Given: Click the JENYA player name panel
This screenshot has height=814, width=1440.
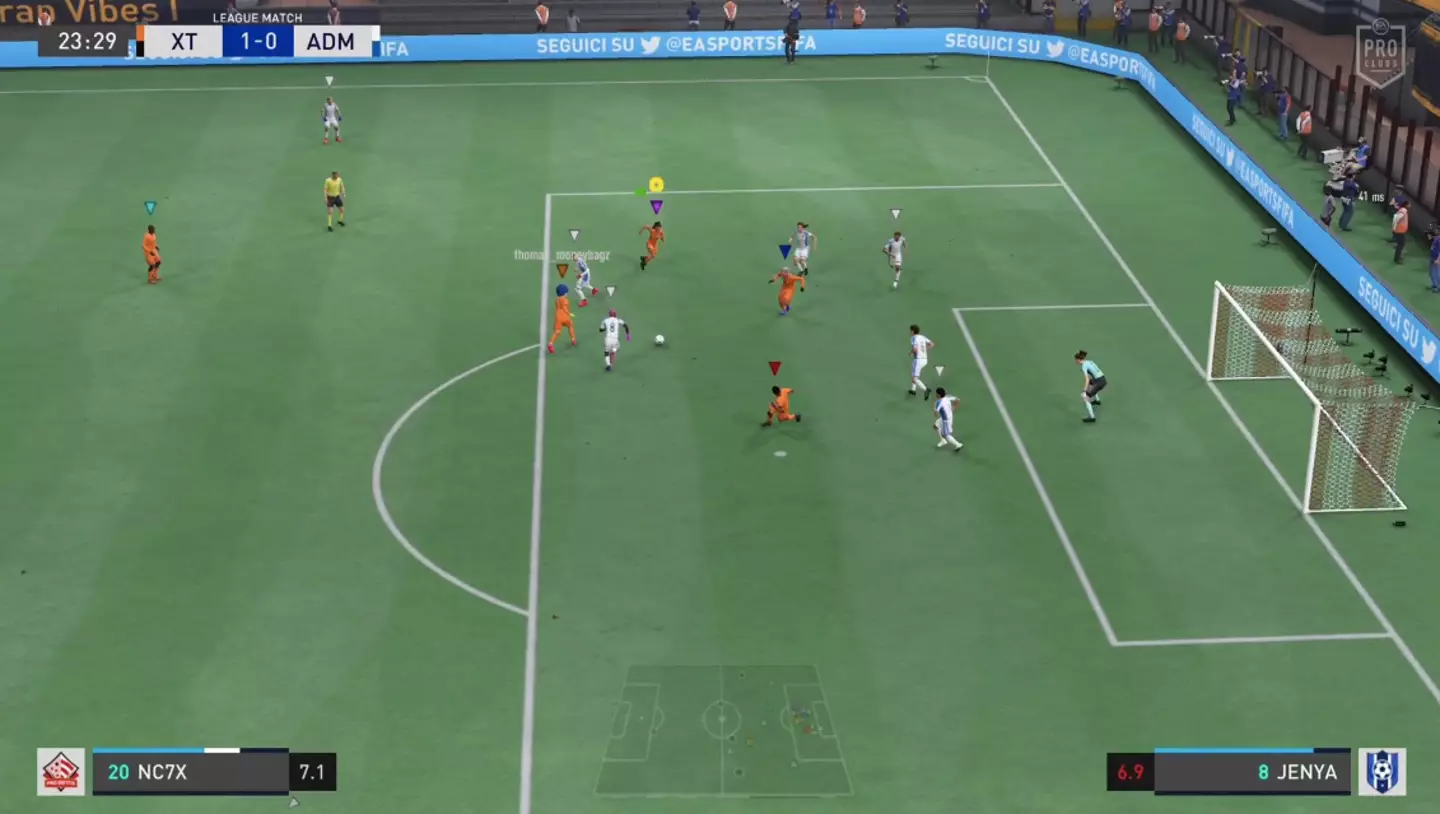Looking at the screenshot, I should point(1251,772).
